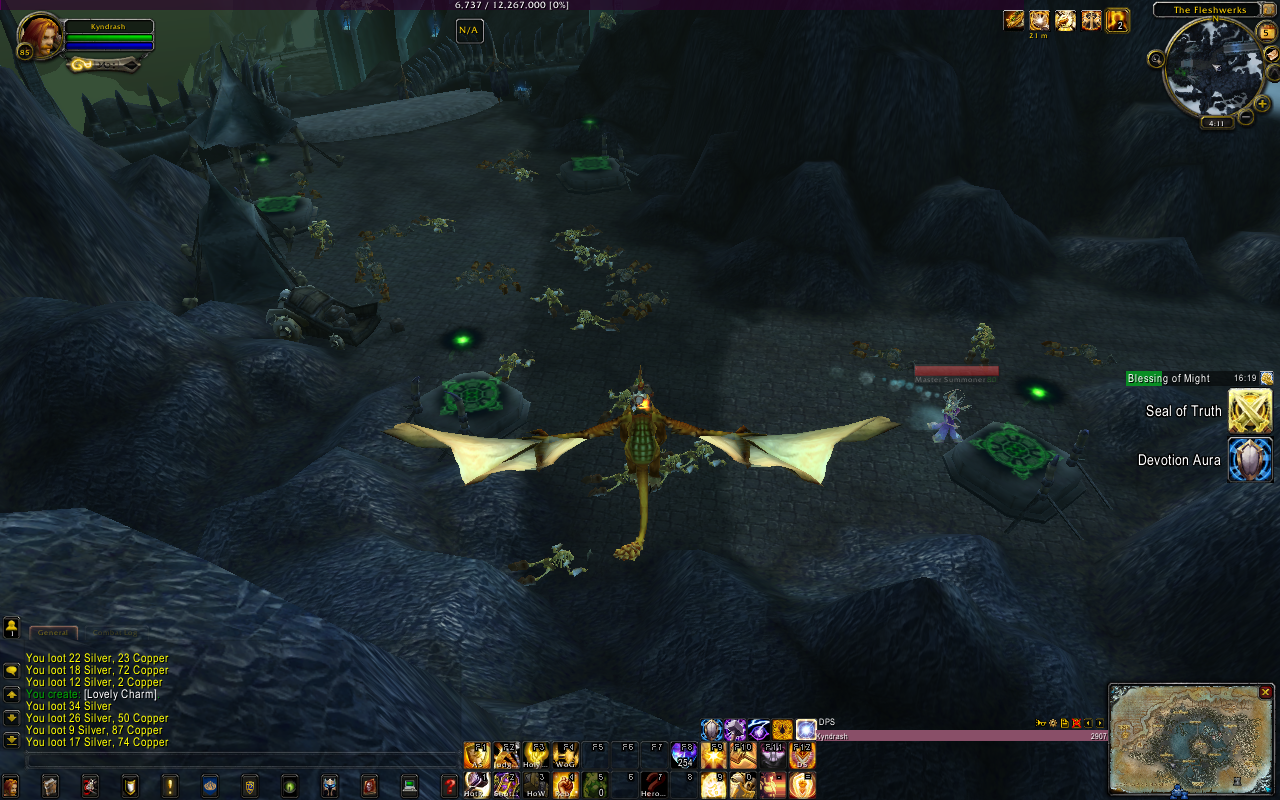Image resolution: width=1280 pixels, height=800 pixels.
Task: Zoom in the minimap
Action: click(1262, 104)
